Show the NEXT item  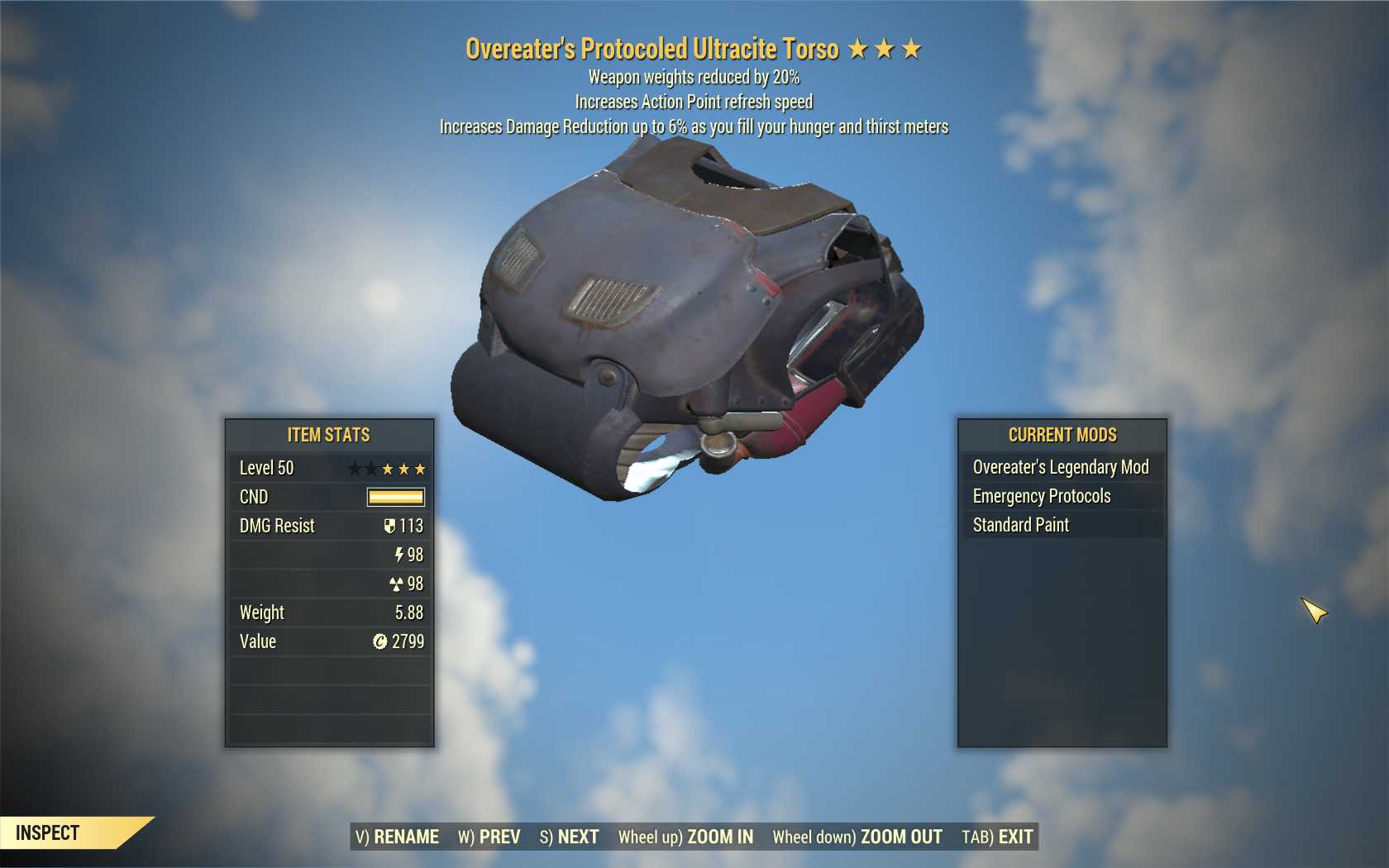coord(569,837)
